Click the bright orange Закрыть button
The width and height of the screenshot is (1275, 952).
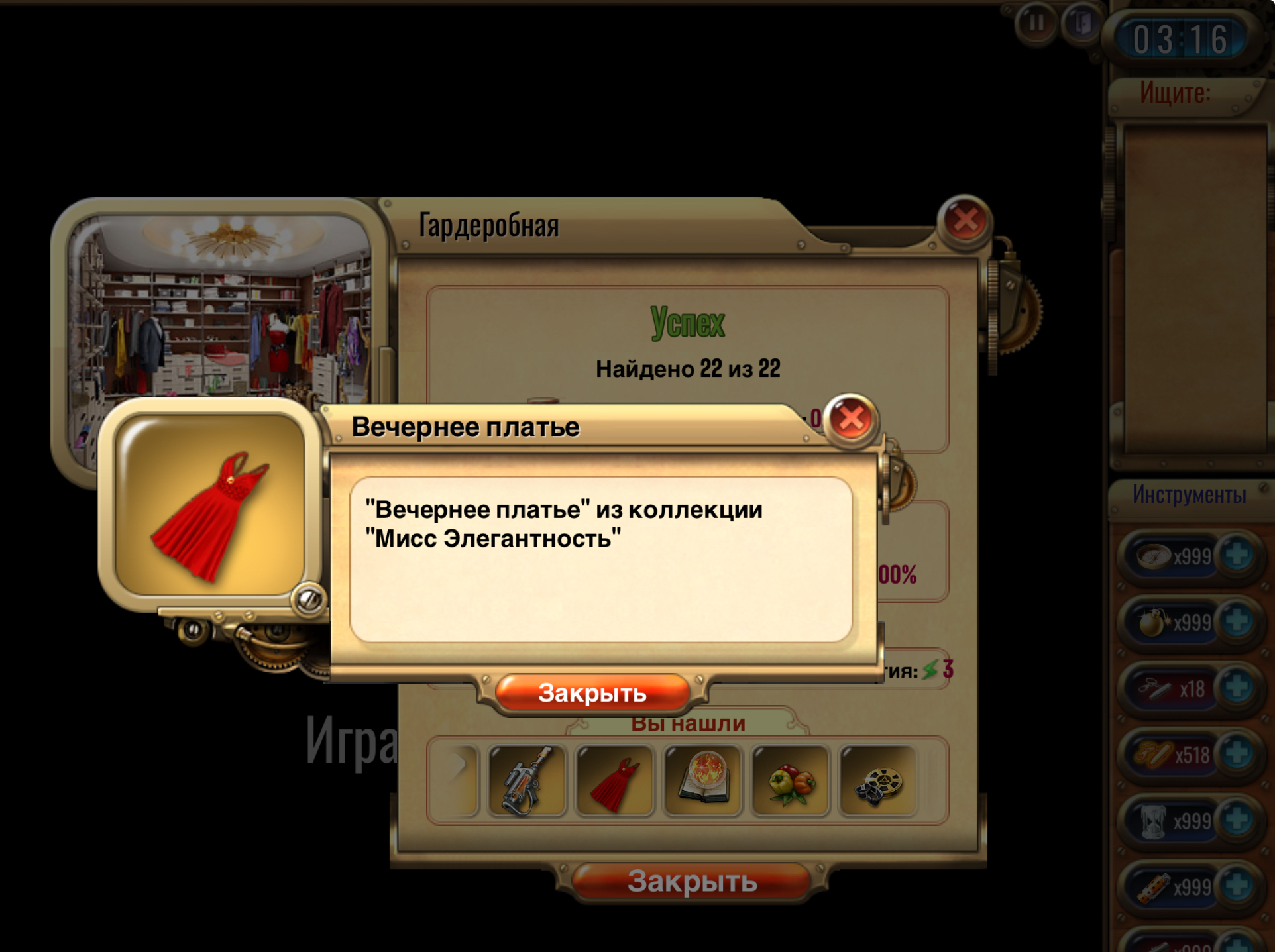(592, 694)
